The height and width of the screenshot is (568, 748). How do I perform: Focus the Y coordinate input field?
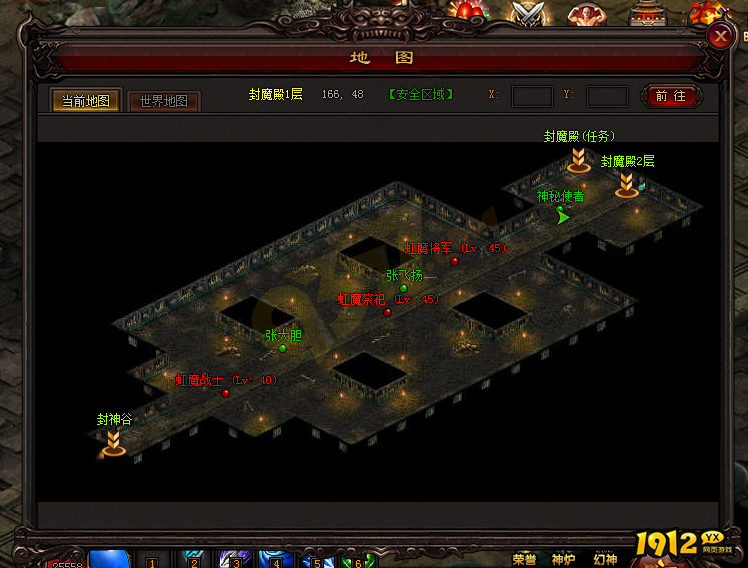(607, 96)
